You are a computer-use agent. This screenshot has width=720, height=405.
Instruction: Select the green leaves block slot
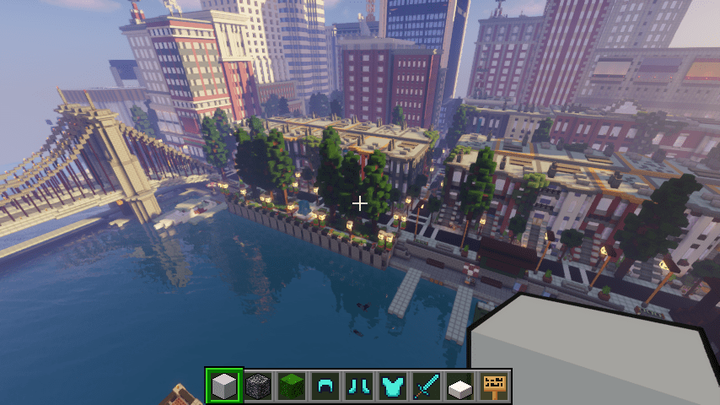click(291, 386)
